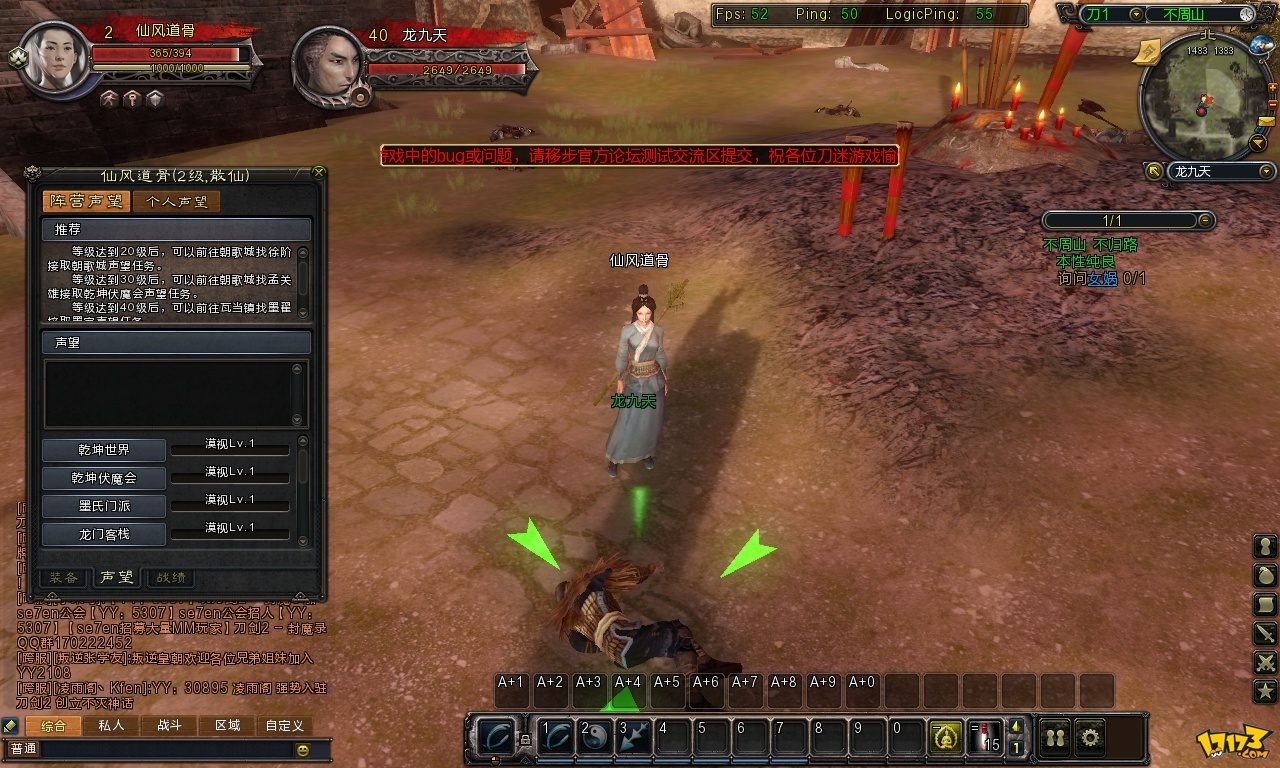Switch to the 个人声望 tab

point(177,202)
